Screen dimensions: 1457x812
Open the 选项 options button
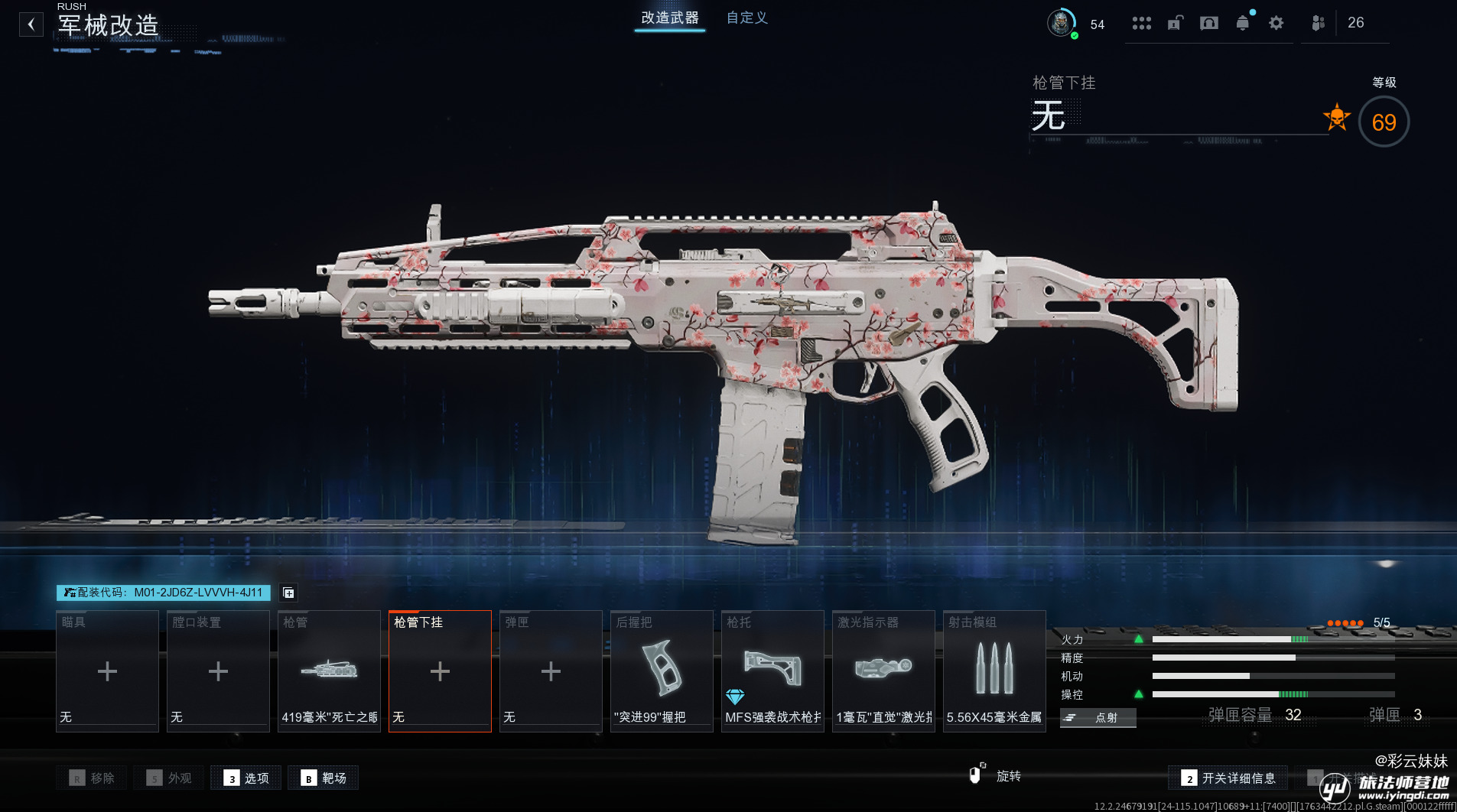pyautogui.click(x=246, y=778)
